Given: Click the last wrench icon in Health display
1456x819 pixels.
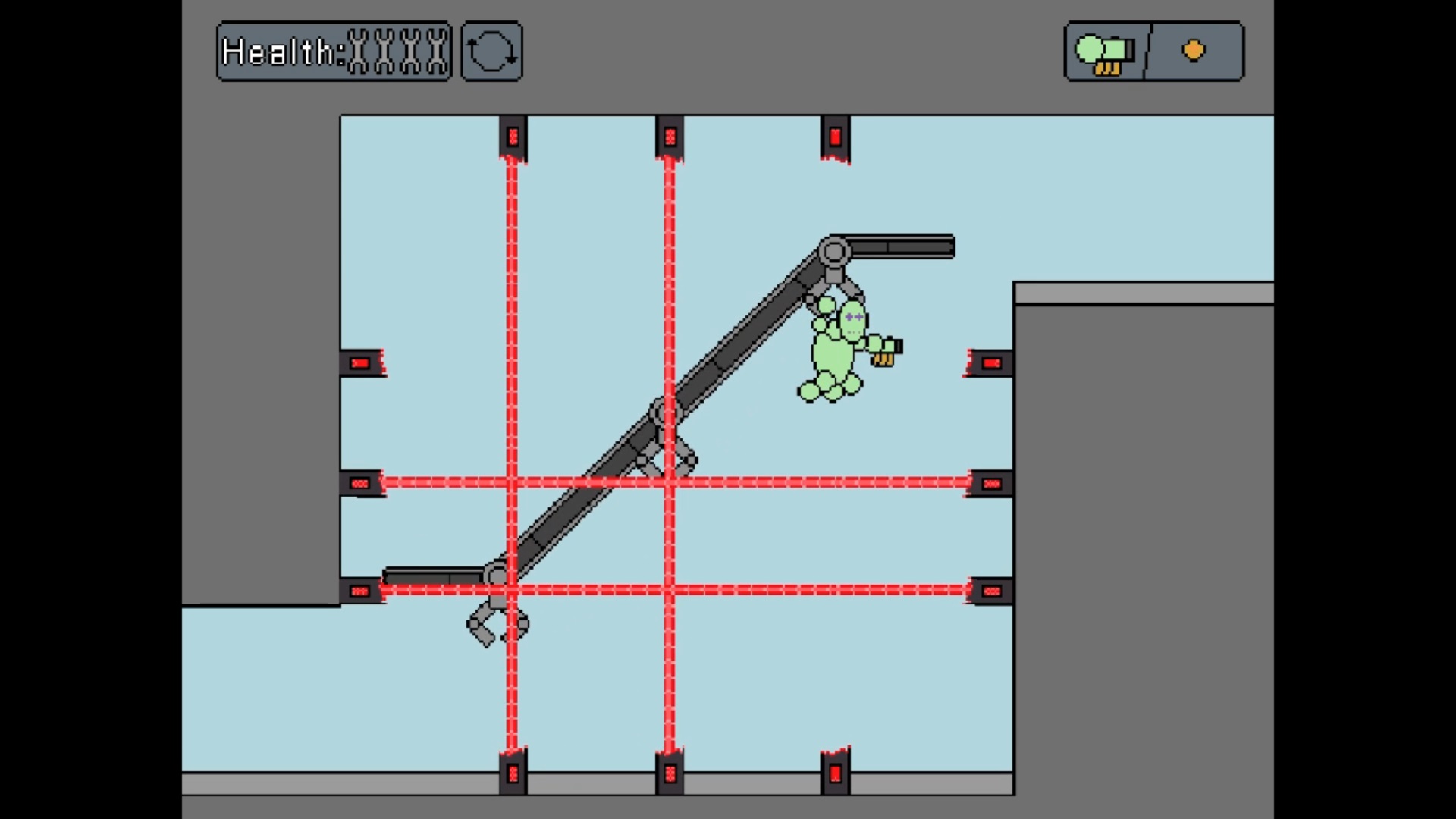Looking at the screenshot, I should click(438, 50).
